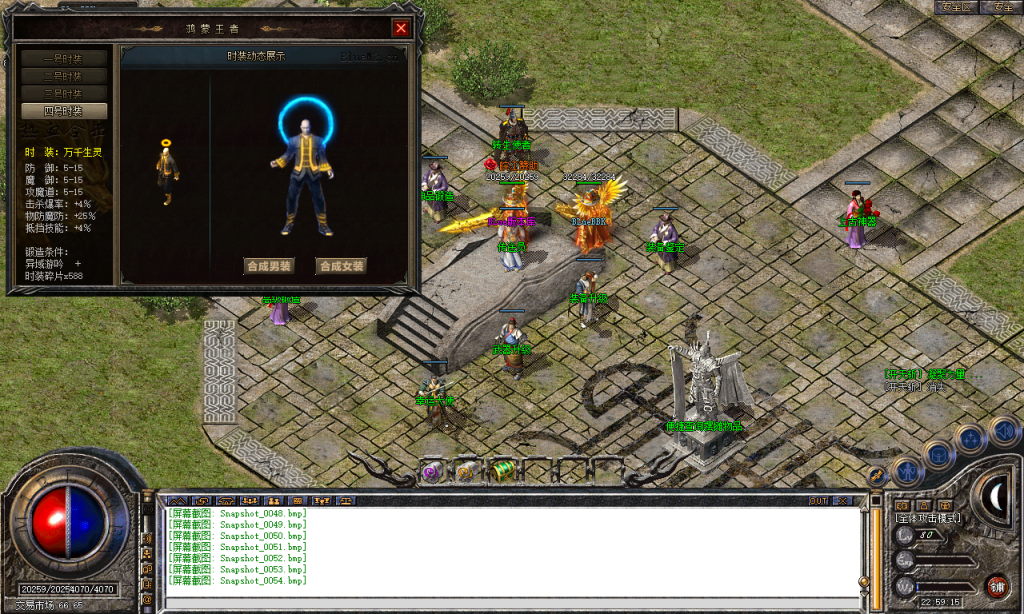Click the 合成女装 button
This screenshot has width=1024, height=614.
[341, 266]
